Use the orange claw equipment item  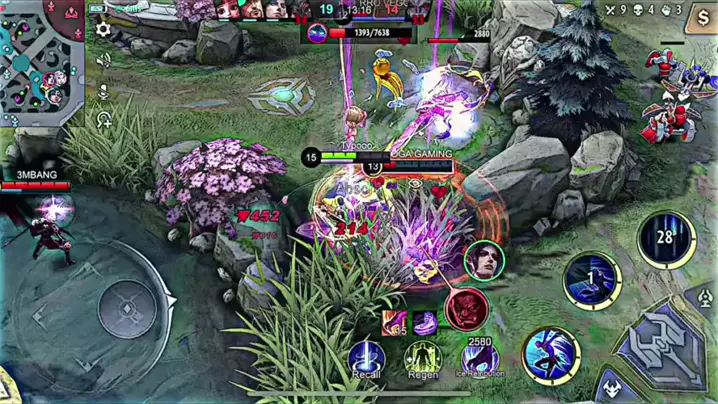point(393,322)
